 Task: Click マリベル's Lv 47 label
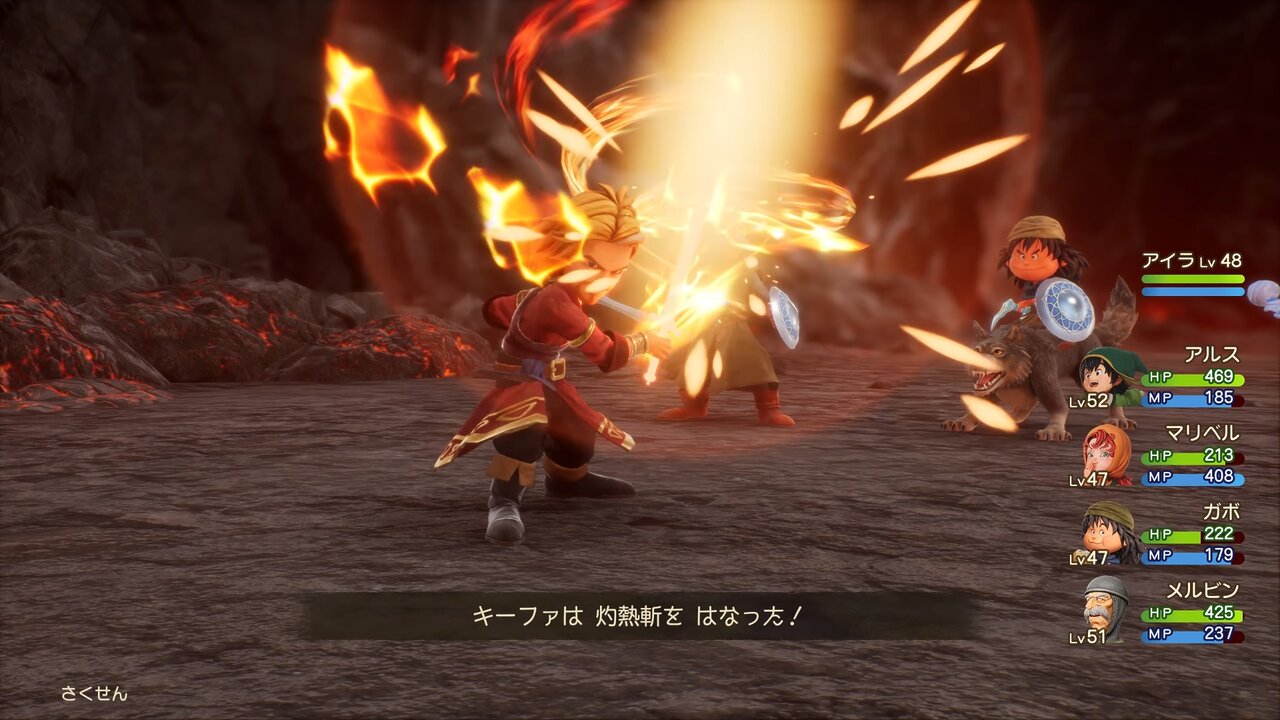[x=1089, y=479]
